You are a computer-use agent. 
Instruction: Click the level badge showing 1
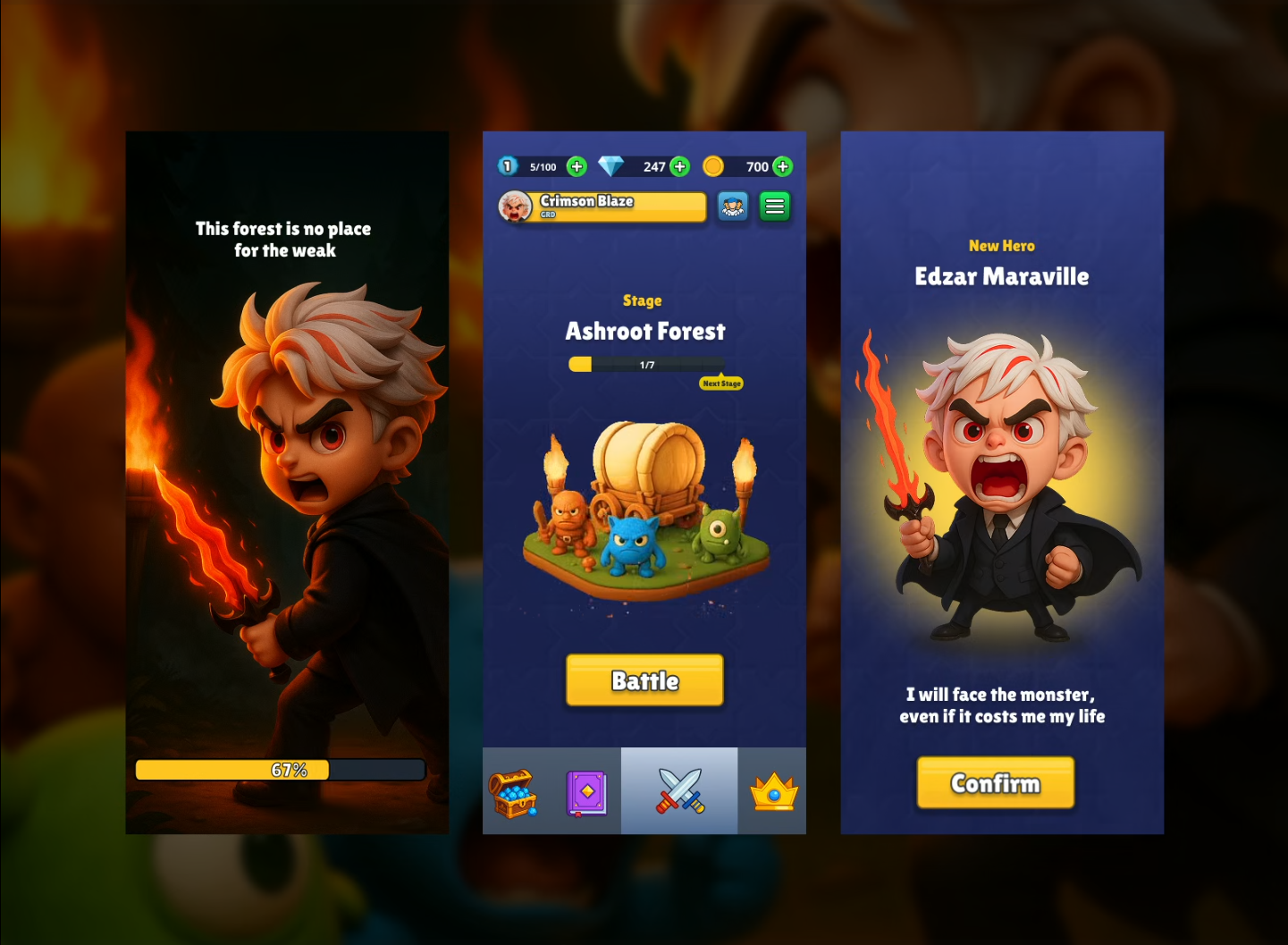(508, 166)
